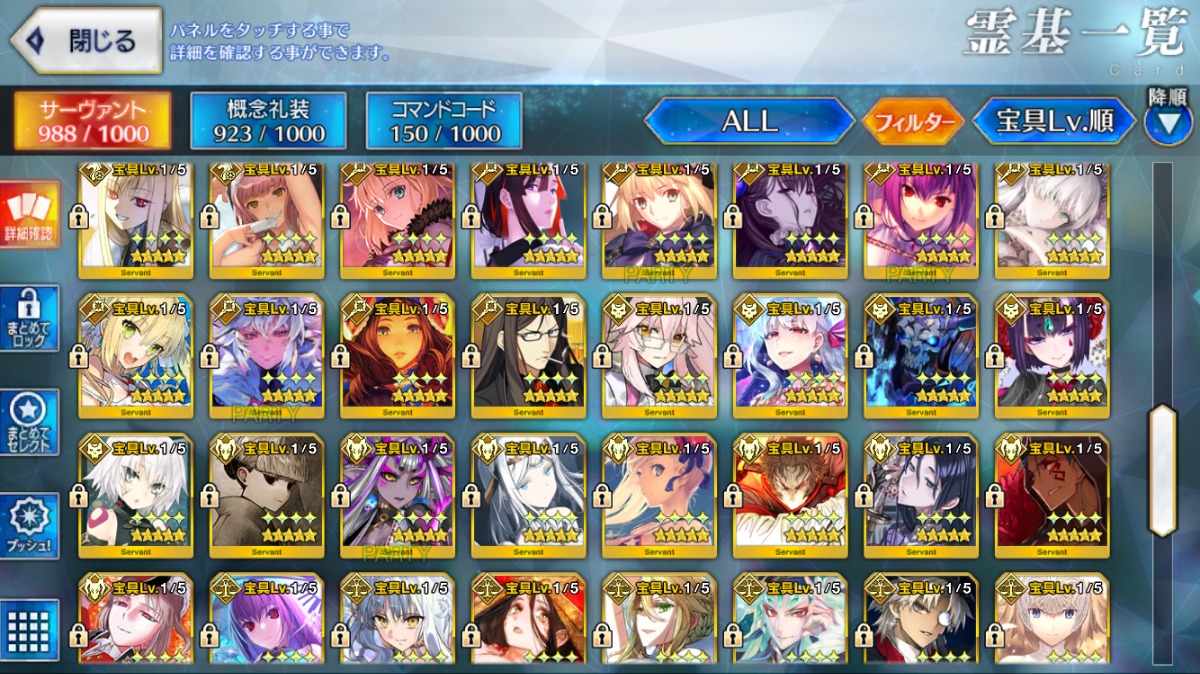1200x674 pixels.
Task: Choose the まとめてロック bulk lock button
Action: click(x=31, y=319)
